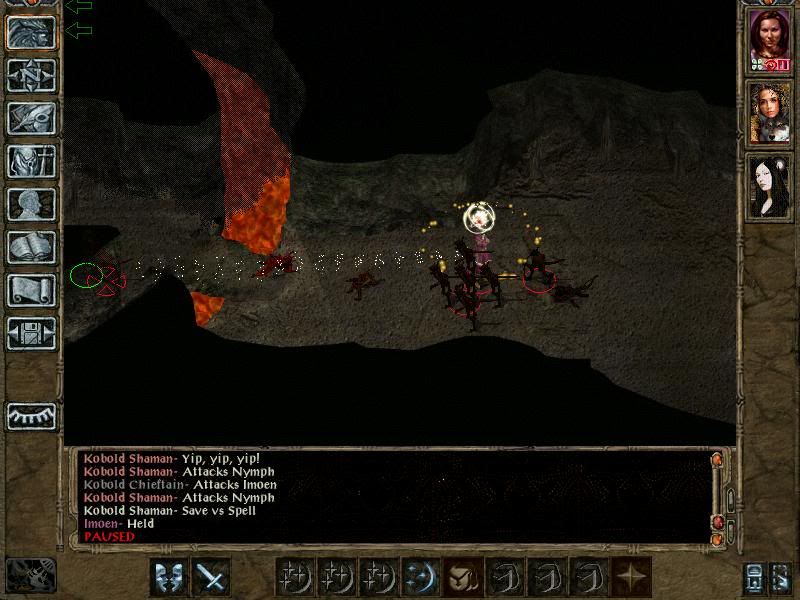Open the priest spell scroll
Screen dimensions: 800x600
[x=31, y=290]
